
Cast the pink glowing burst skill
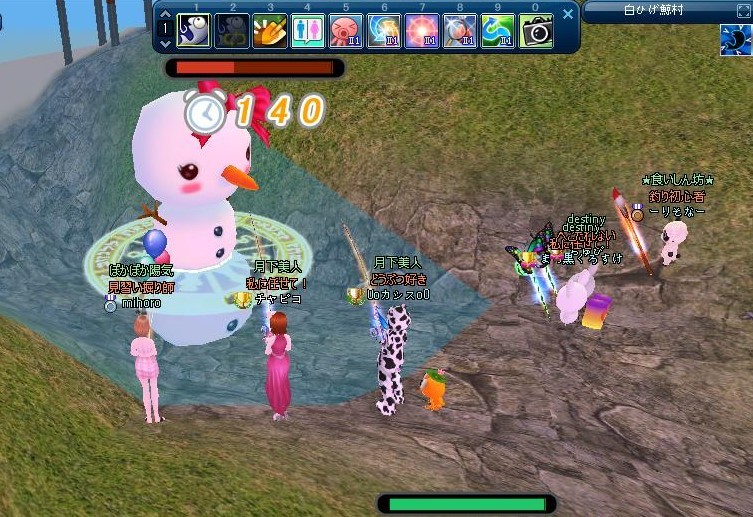point(422,30)
